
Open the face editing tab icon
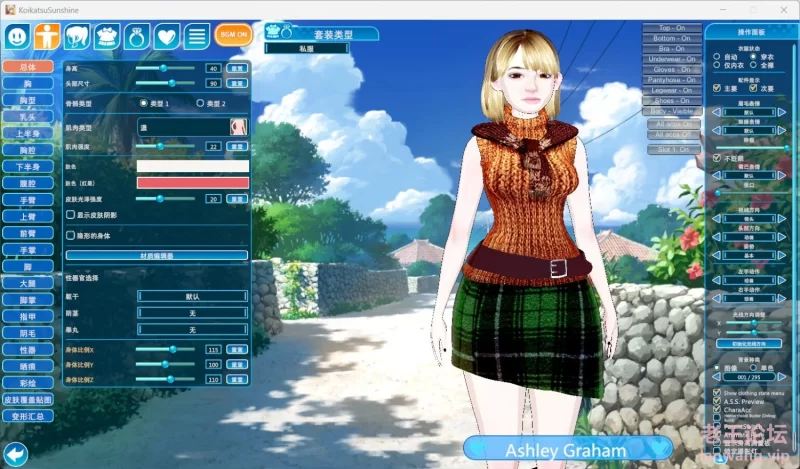(x=17, y=36)
